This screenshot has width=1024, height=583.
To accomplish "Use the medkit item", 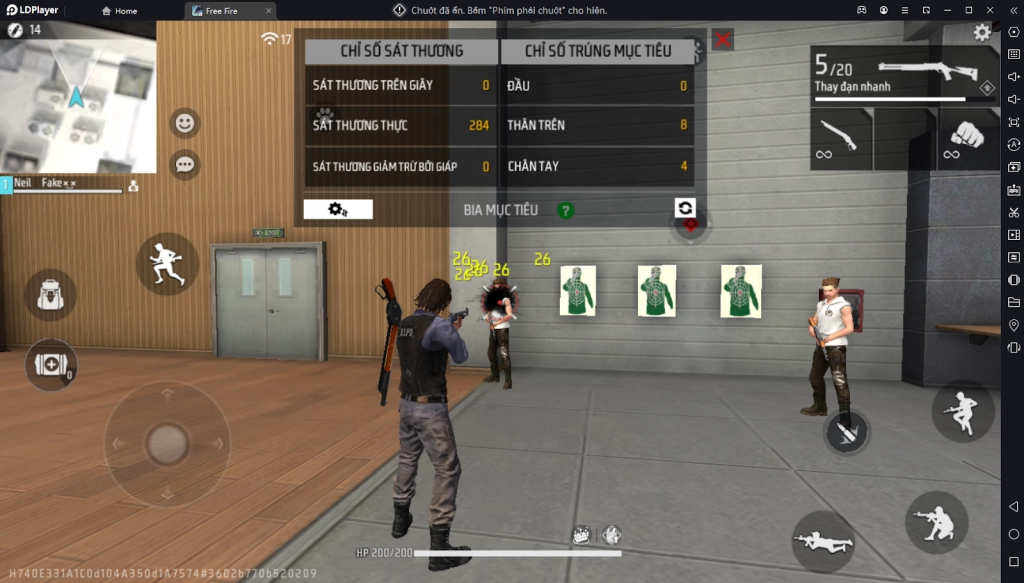I will click(50, 364).
